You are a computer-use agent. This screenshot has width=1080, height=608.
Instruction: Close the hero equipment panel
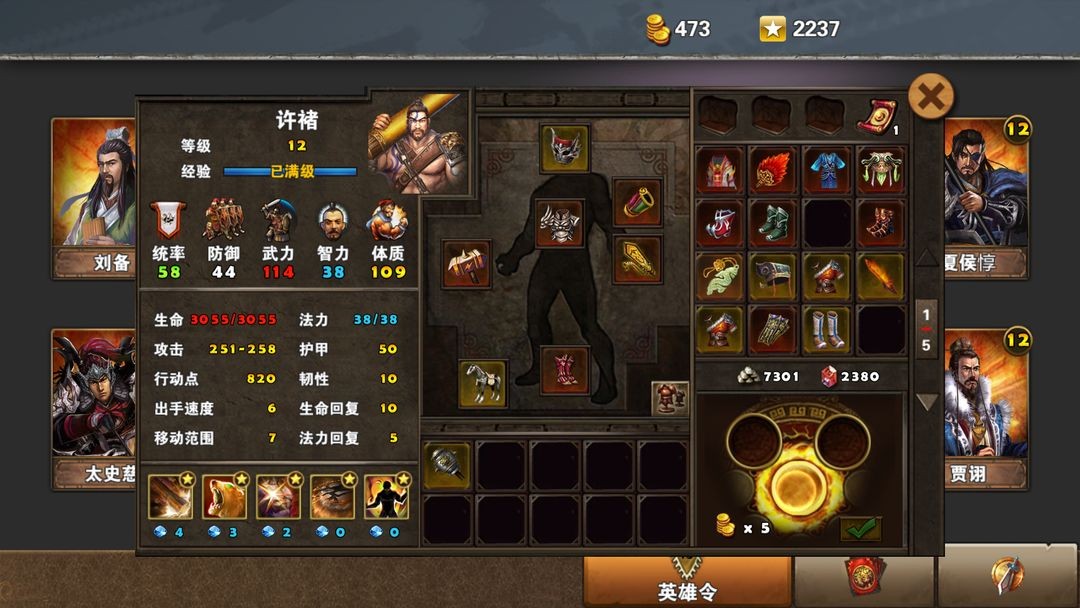[x=931, y=97]
